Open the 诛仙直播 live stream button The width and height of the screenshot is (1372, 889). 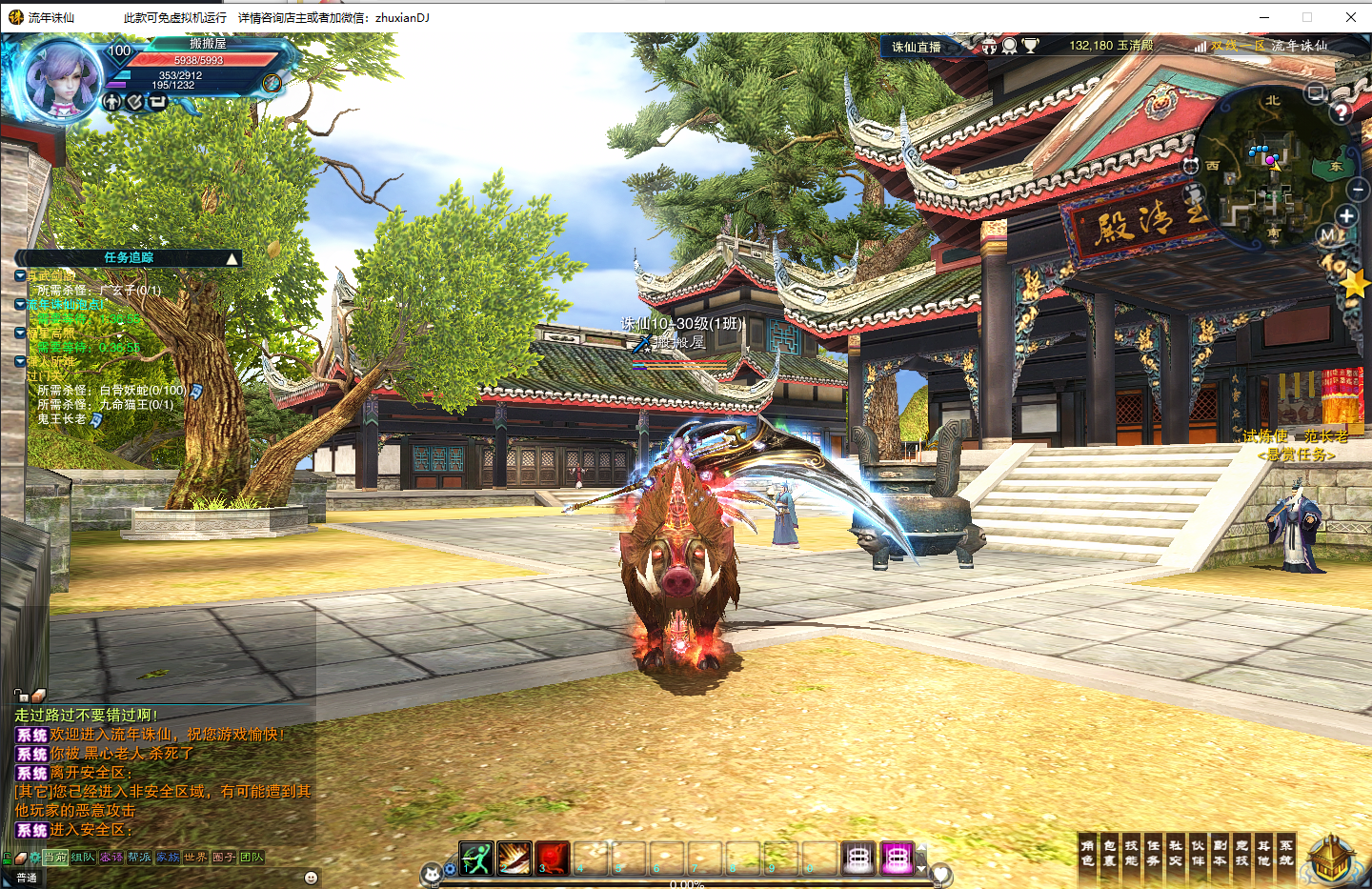[x=917, y=47]
